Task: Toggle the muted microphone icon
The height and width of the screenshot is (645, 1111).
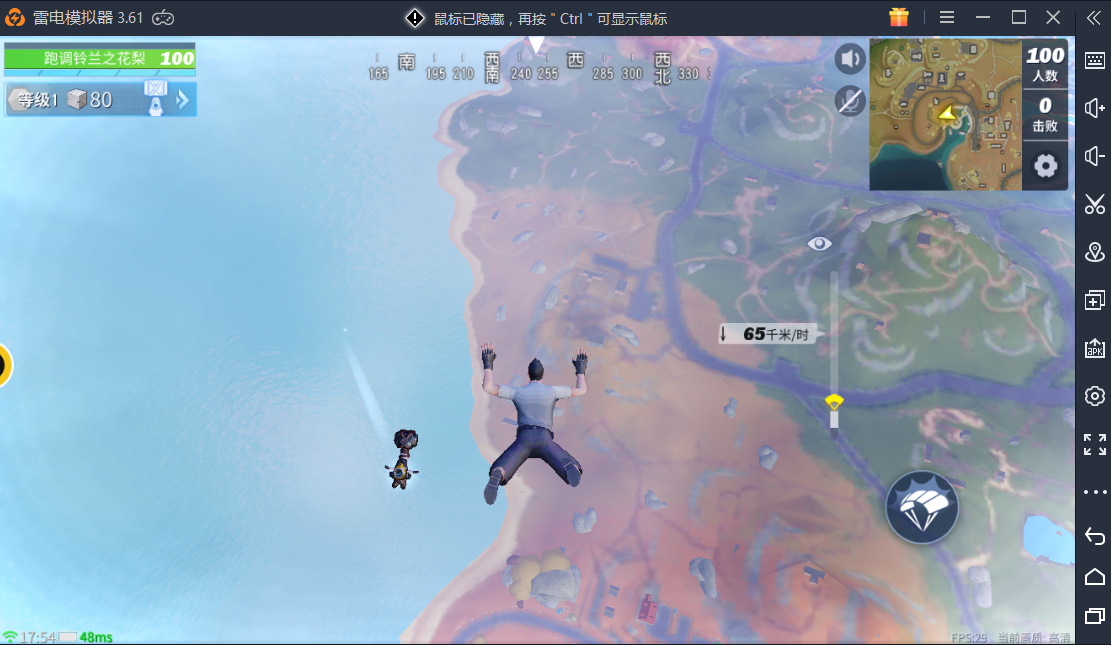Action: pyautogui.click(x=850, y=100)
